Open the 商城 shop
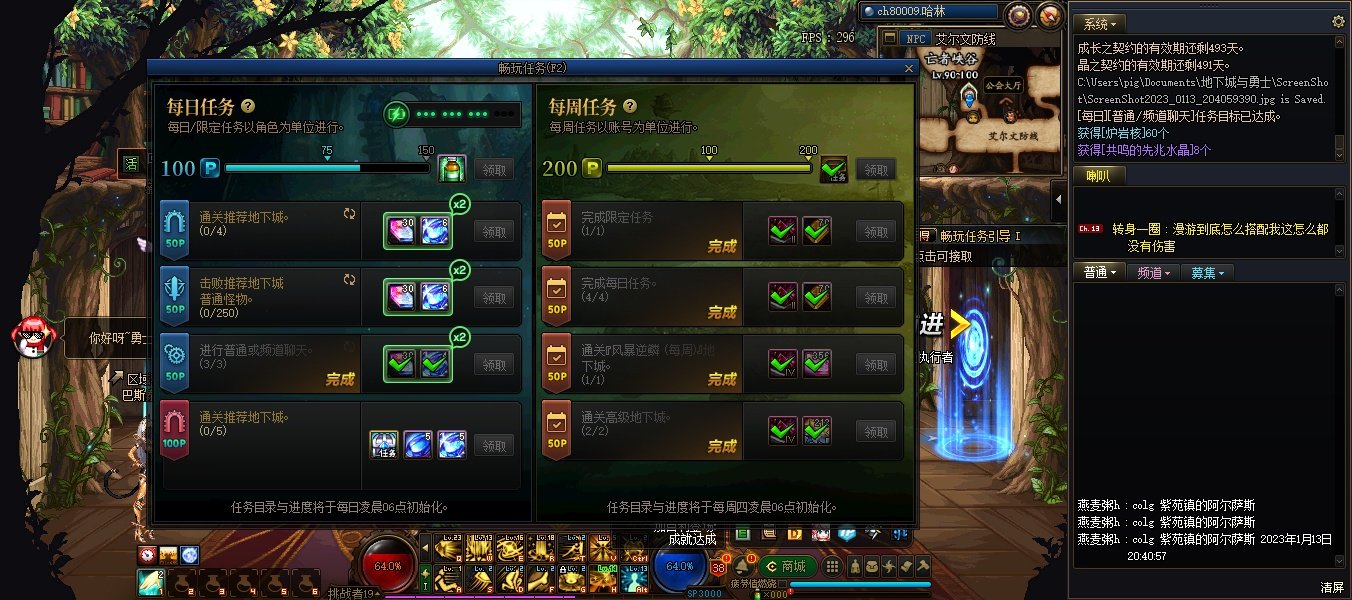 786,566
